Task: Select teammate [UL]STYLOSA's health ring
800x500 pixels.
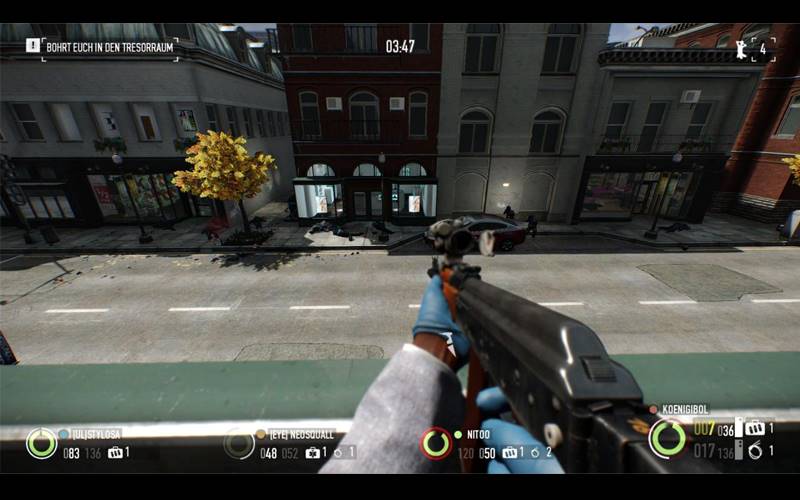Action: point(41,443)
